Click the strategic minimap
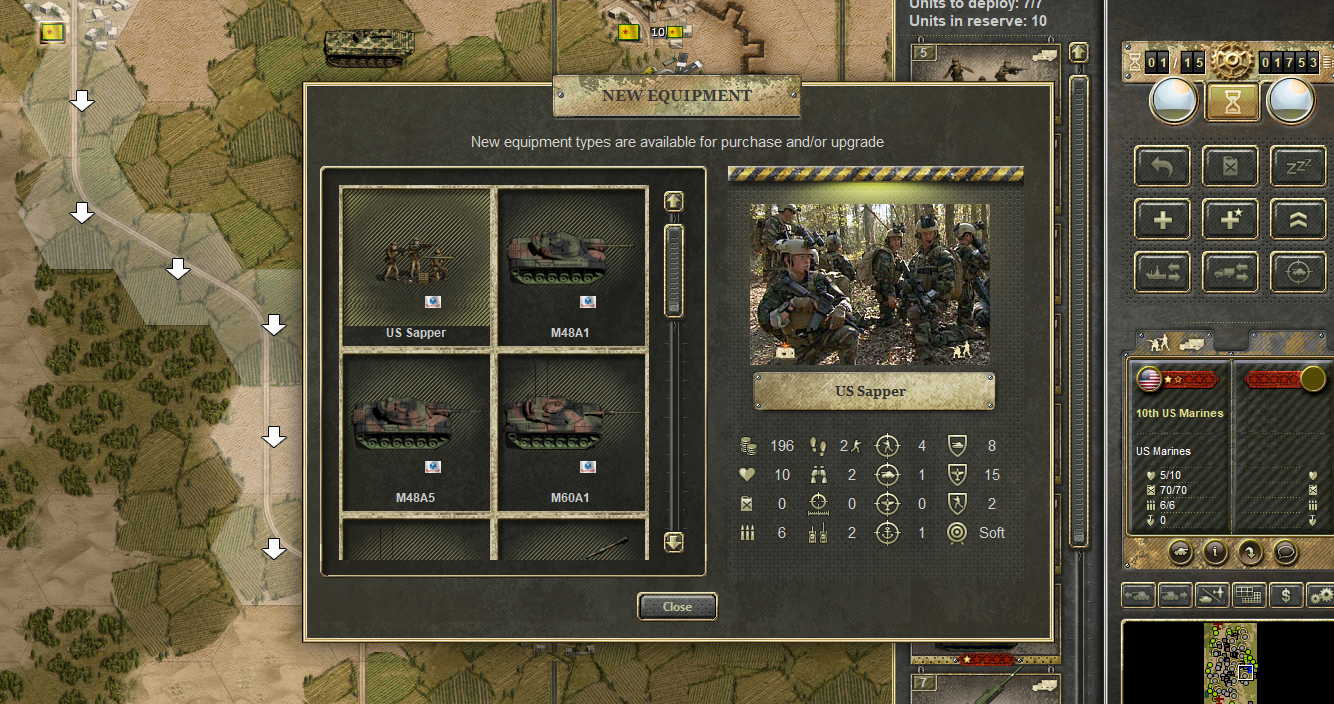The image size is (1334, 704). [x=1230, y=662]
